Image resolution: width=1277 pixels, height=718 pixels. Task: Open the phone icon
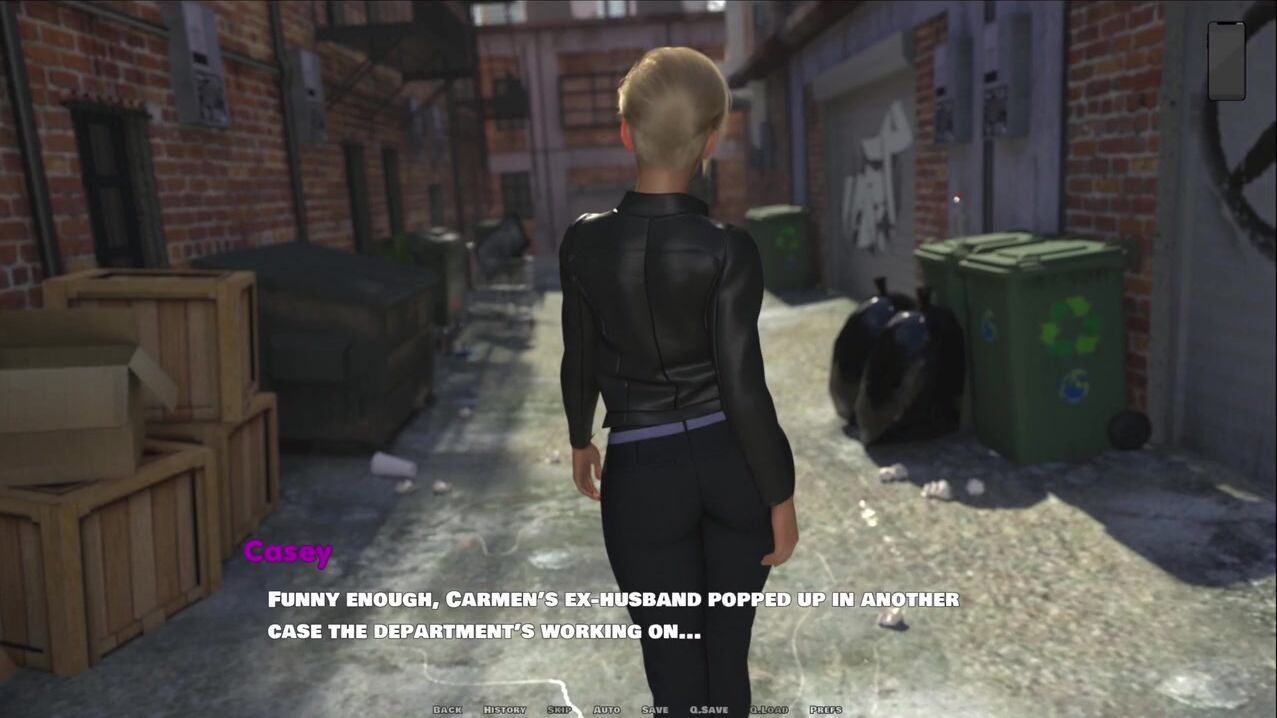tap(1226, 61)
